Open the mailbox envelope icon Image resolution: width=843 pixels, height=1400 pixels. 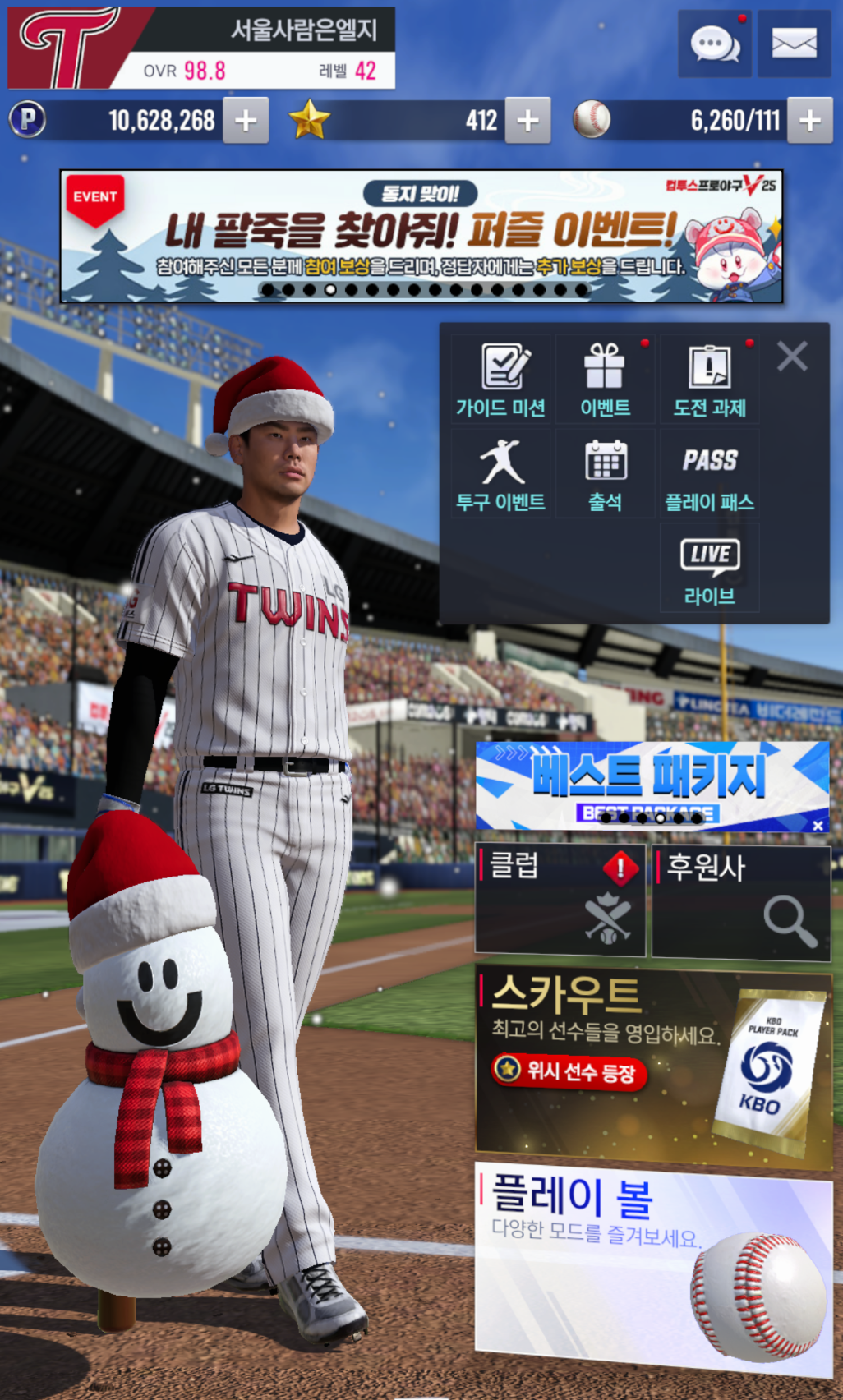tap(794, 44)
